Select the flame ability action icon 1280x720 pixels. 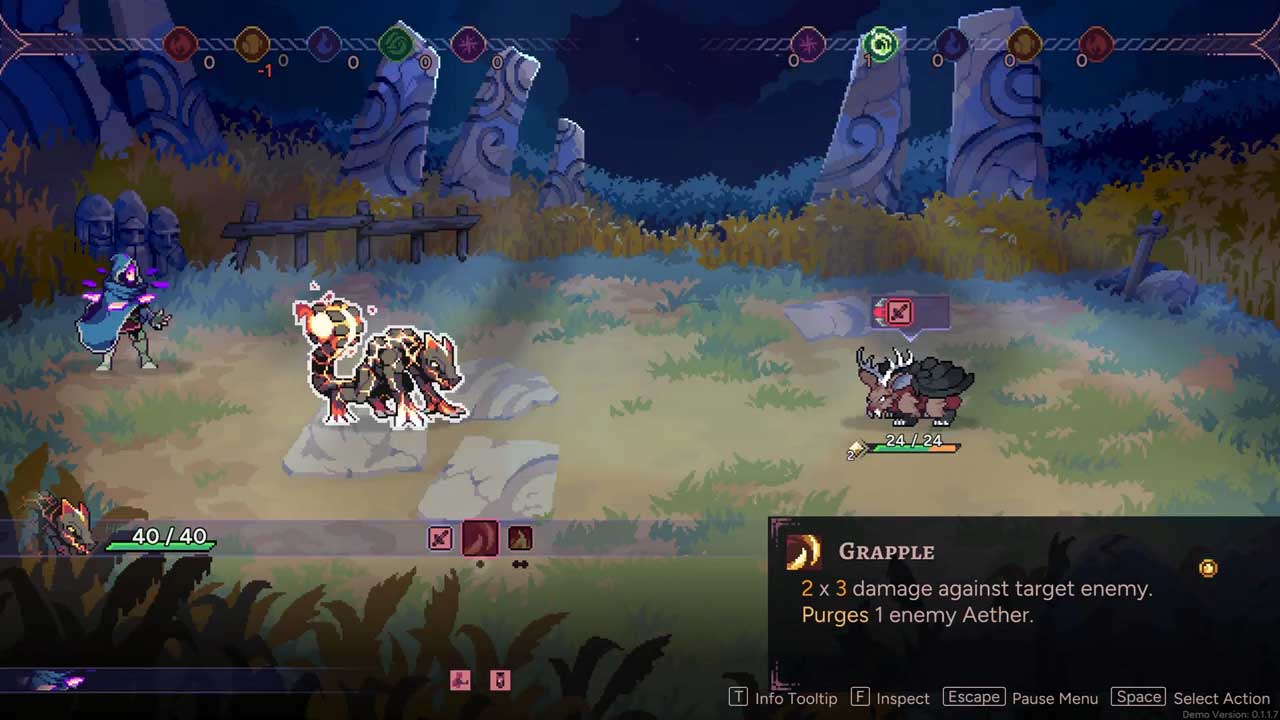point(520,539)
